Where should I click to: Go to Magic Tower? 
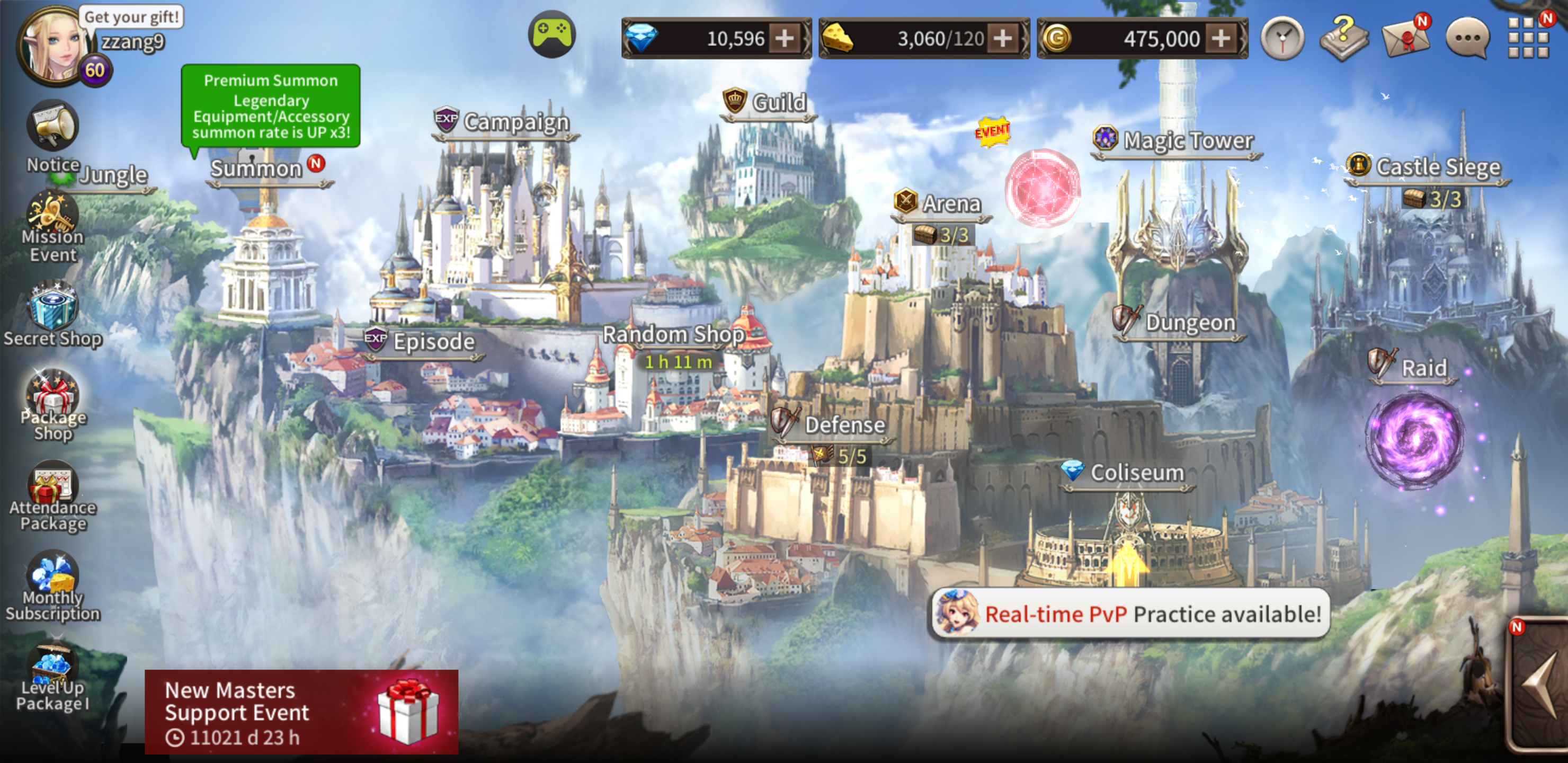[x=1187, y=140]
